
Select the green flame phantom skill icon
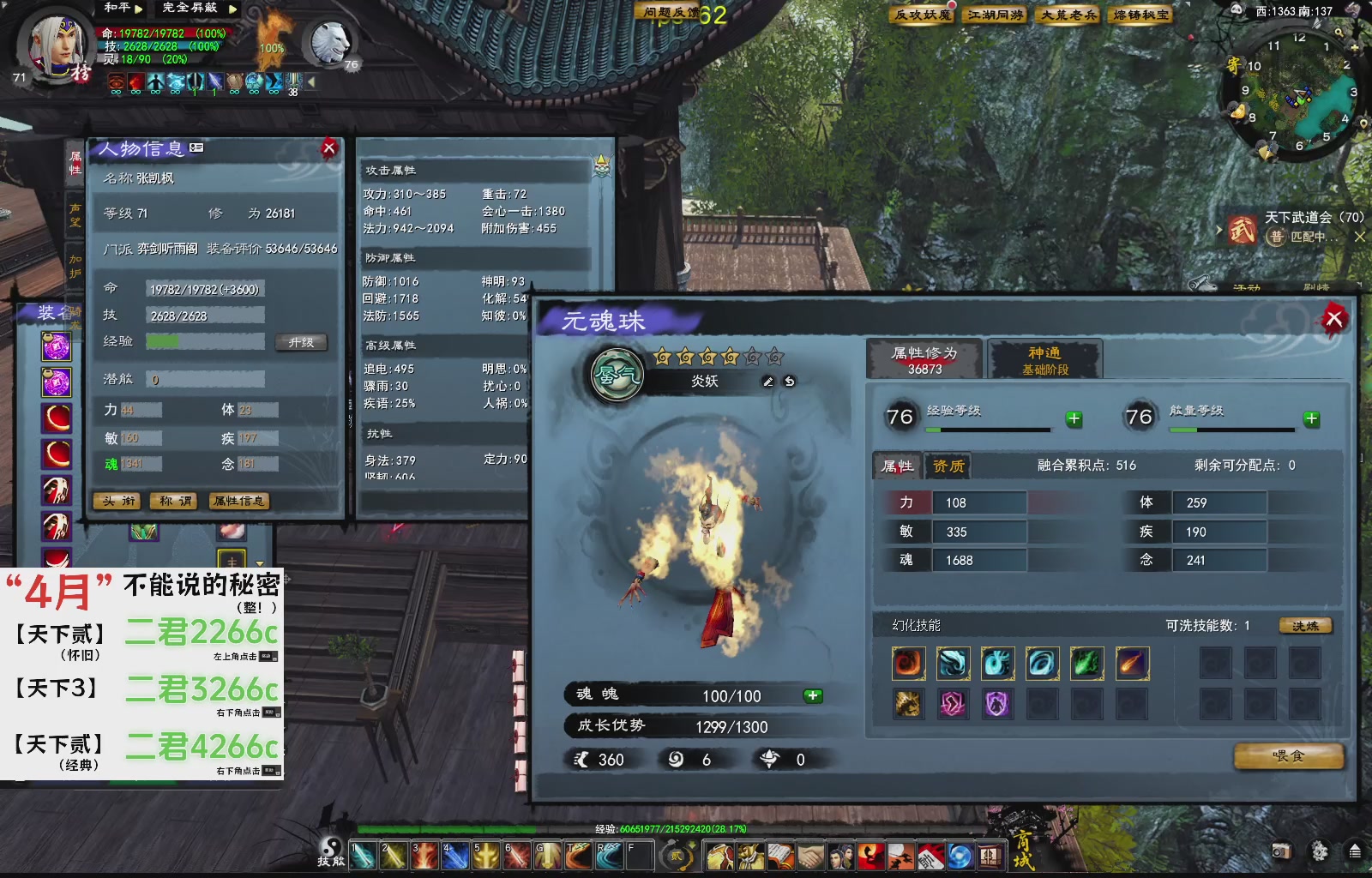coord(1086,662)
